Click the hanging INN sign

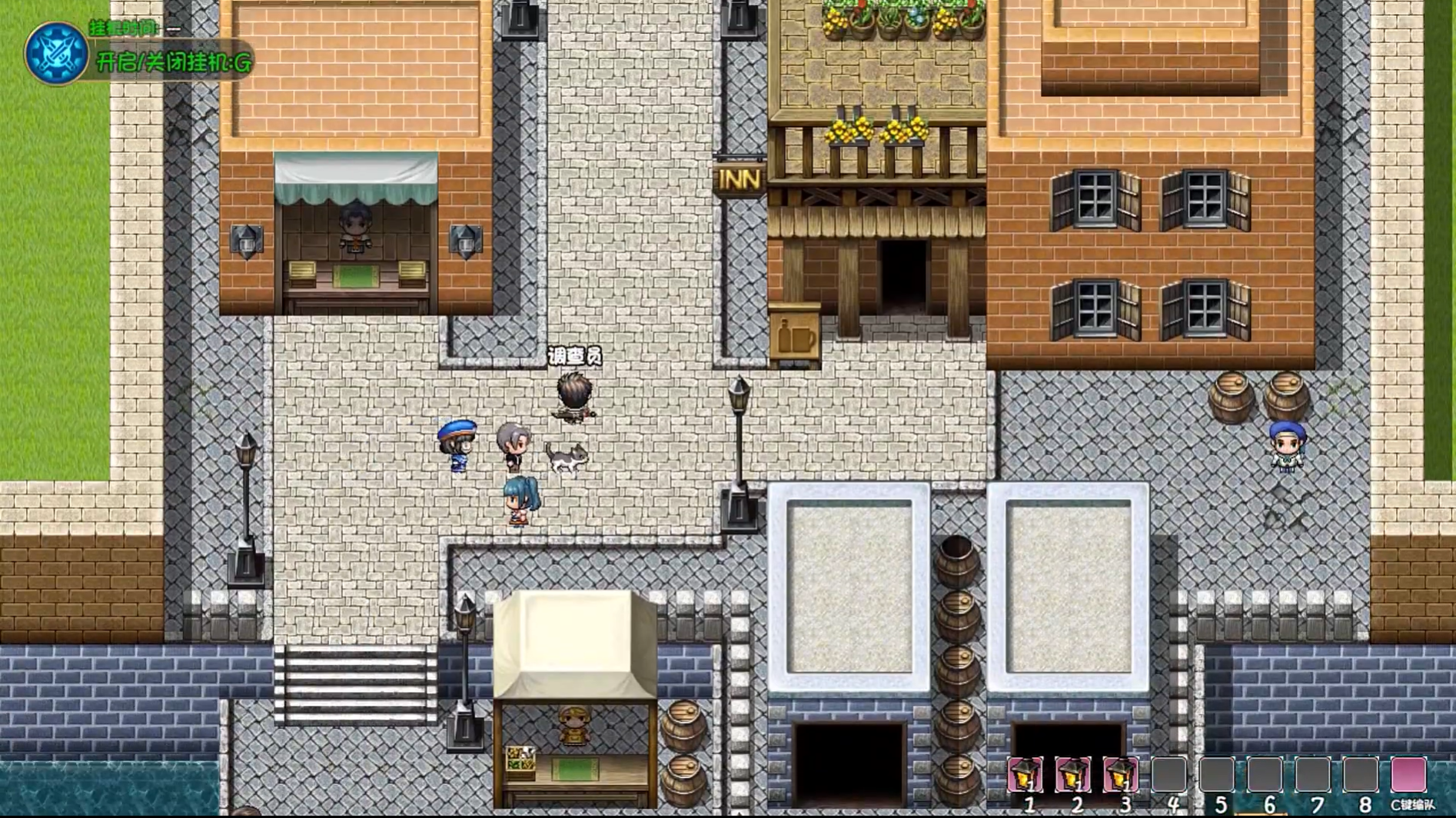(x=739, y=178)
